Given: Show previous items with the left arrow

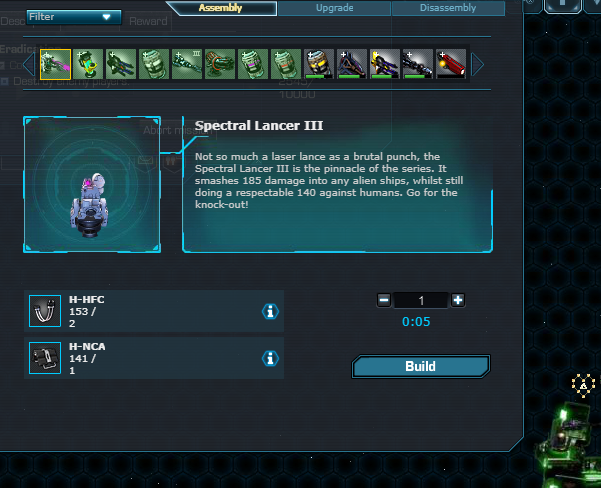Looking at the screenshot, I should [31, 65].
